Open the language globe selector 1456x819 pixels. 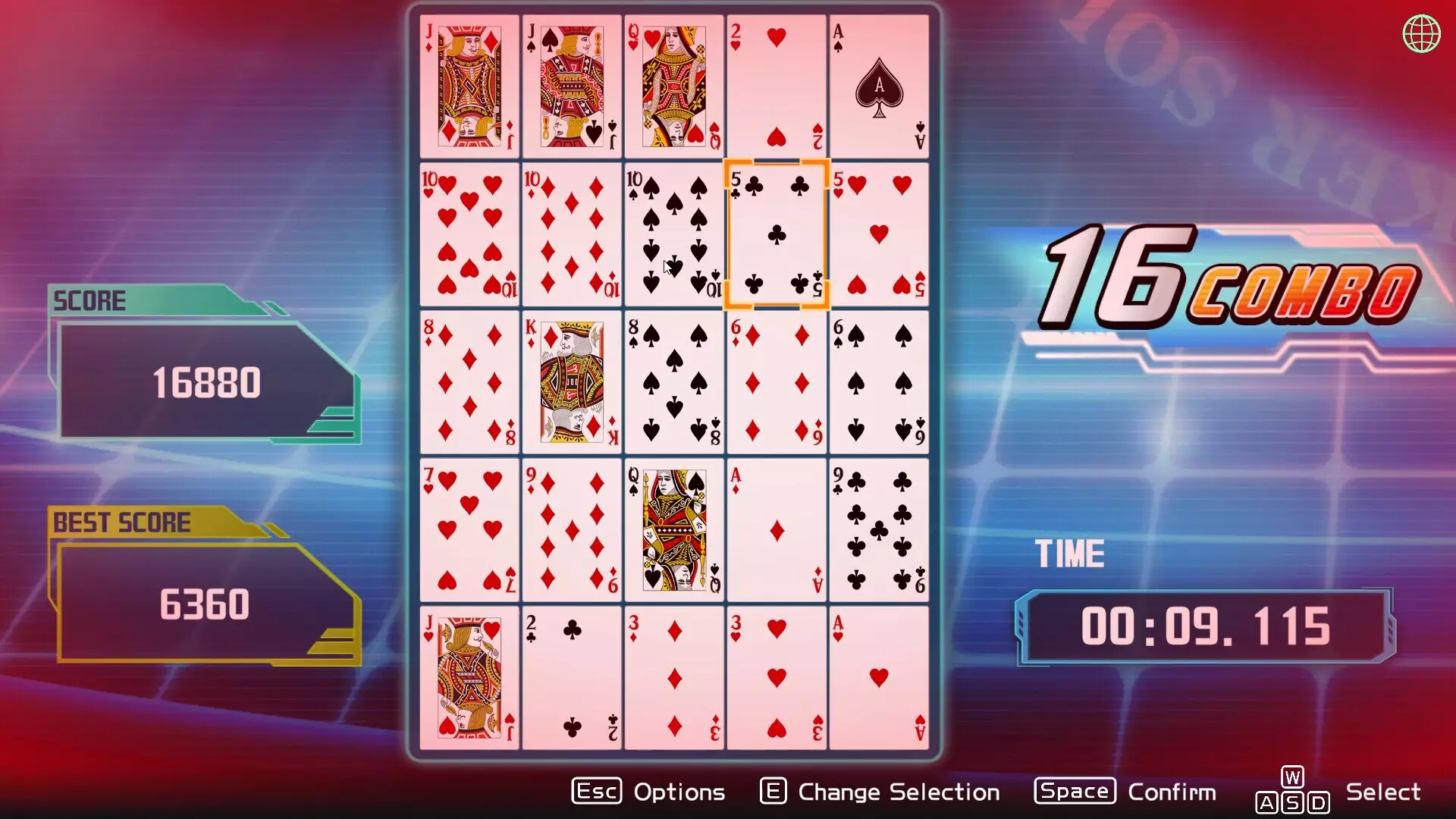(x=1422, y=33)
